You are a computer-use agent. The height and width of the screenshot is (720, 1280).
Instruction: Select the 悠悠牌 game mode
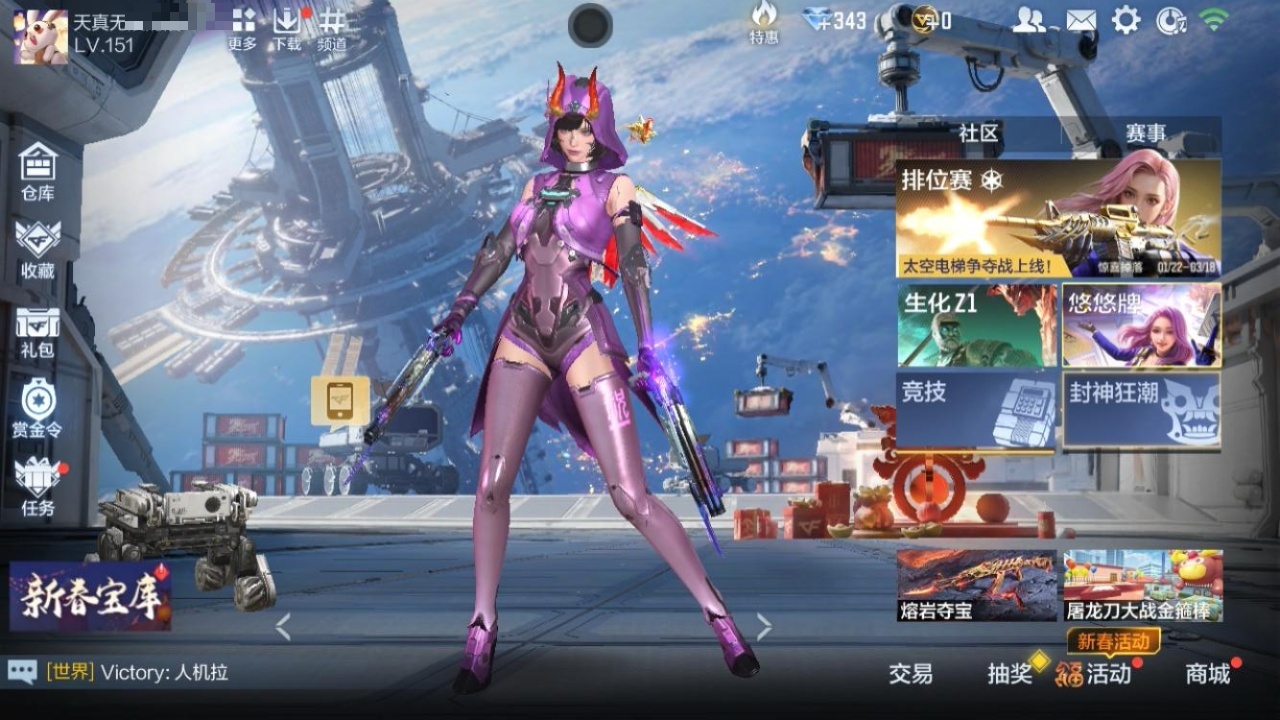click(1141, 325)
